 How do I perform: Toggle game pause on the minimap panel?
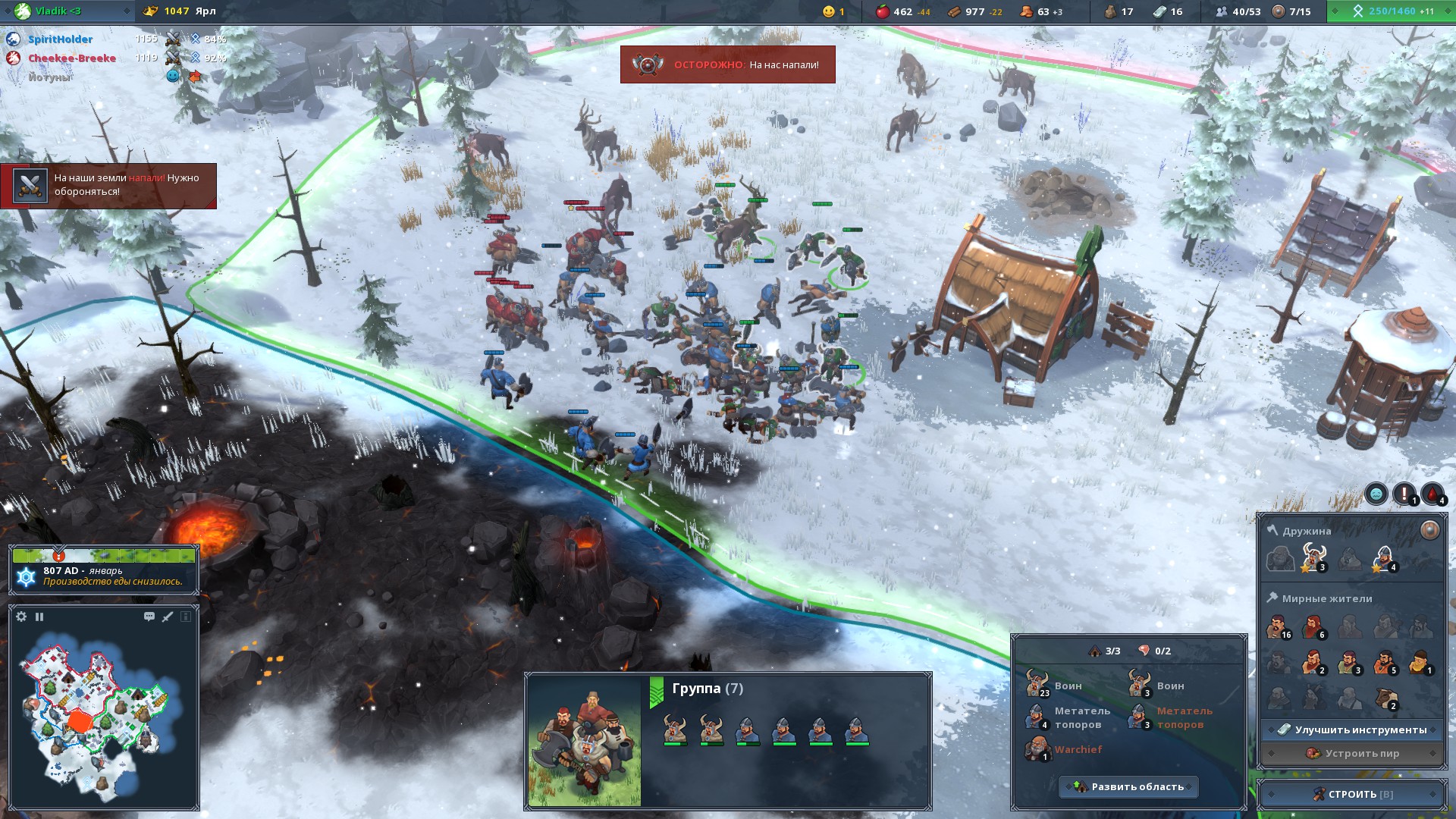[39, 617]
